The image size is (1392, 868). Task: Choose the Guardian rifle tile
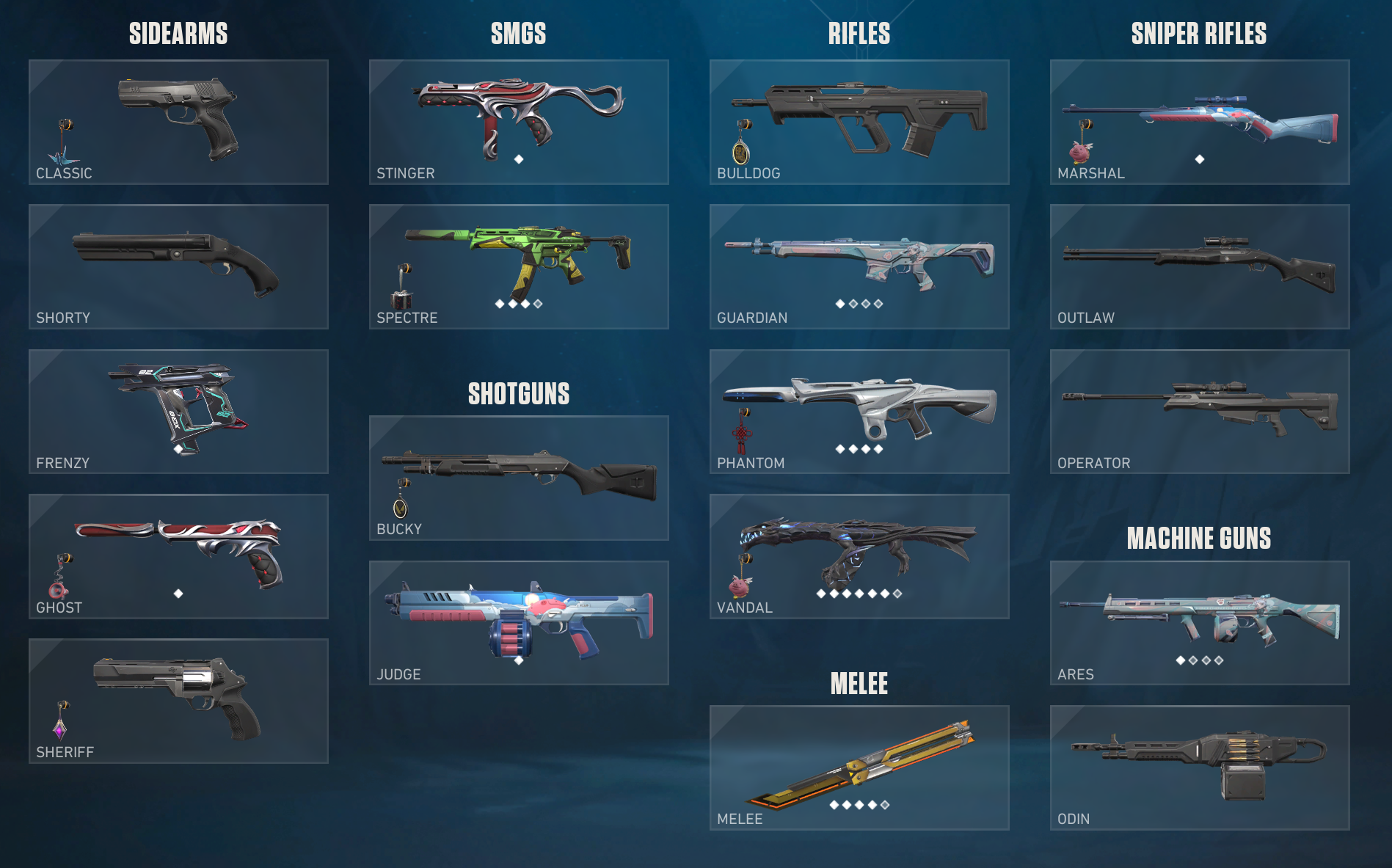(859, 266)
